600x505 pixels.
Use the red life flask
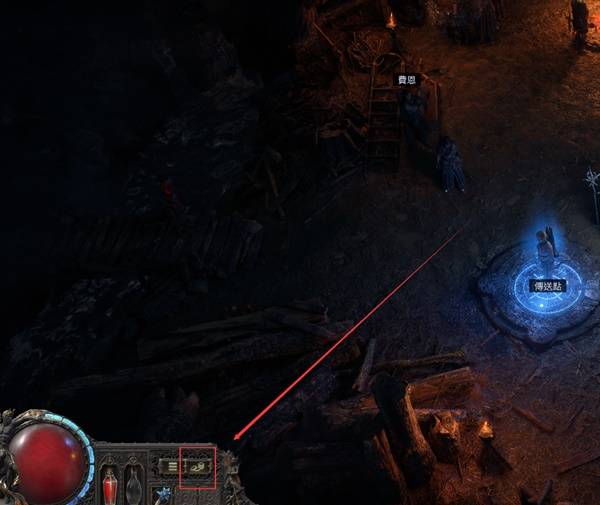pos(110,487)
